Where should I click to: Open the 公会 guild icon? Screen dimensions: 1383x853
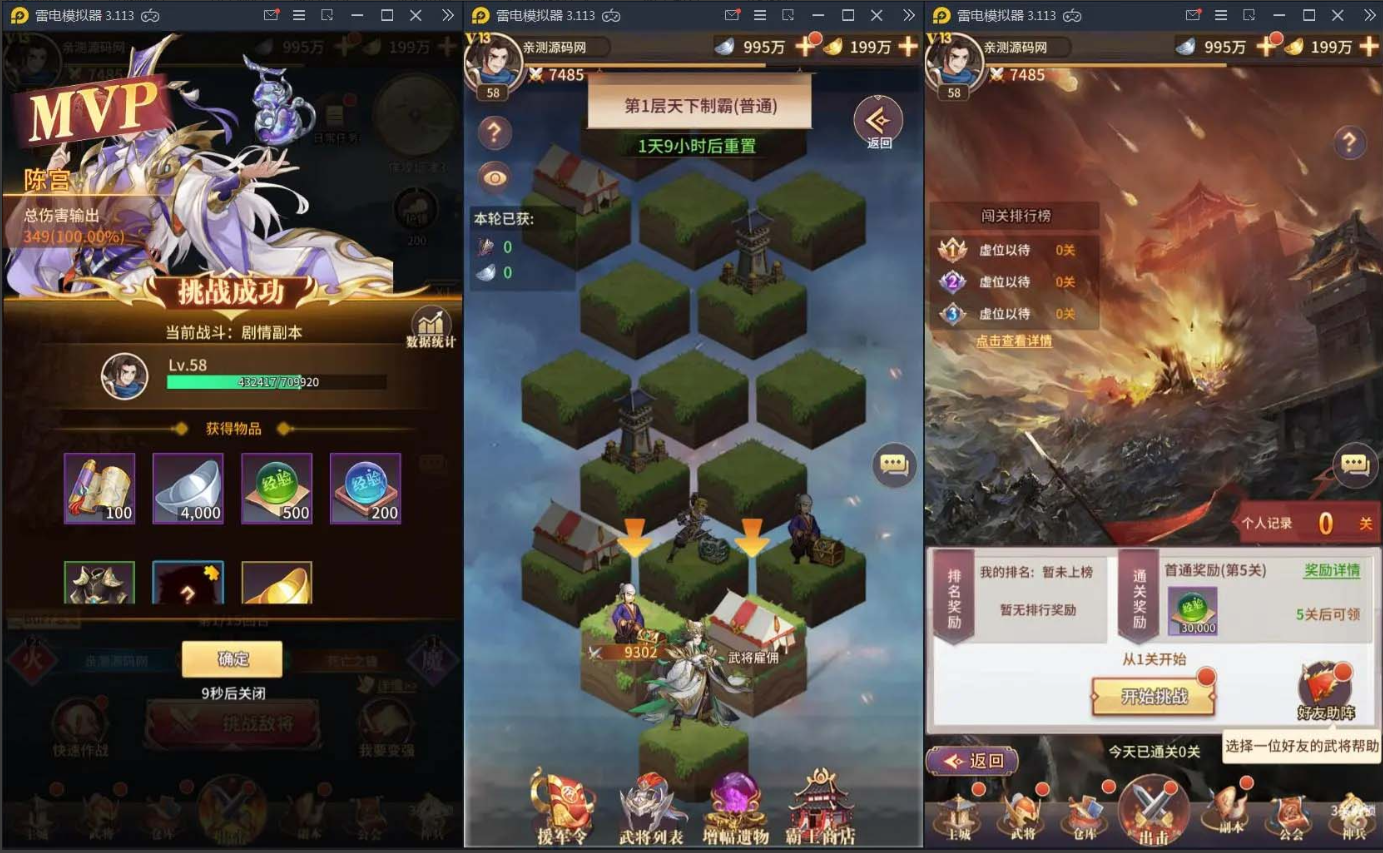pos(1290,820)
